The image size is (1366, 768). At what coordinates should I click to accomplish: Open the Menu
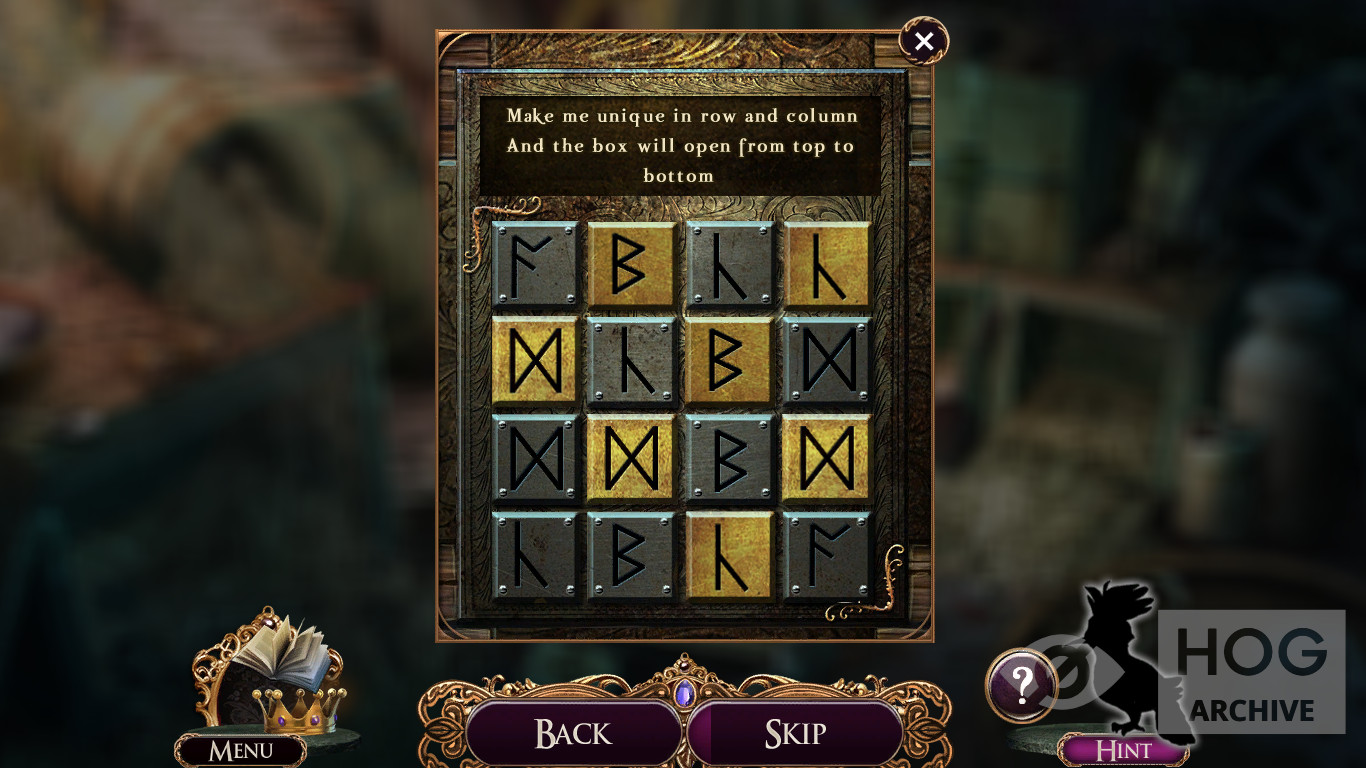click(241, 750)
